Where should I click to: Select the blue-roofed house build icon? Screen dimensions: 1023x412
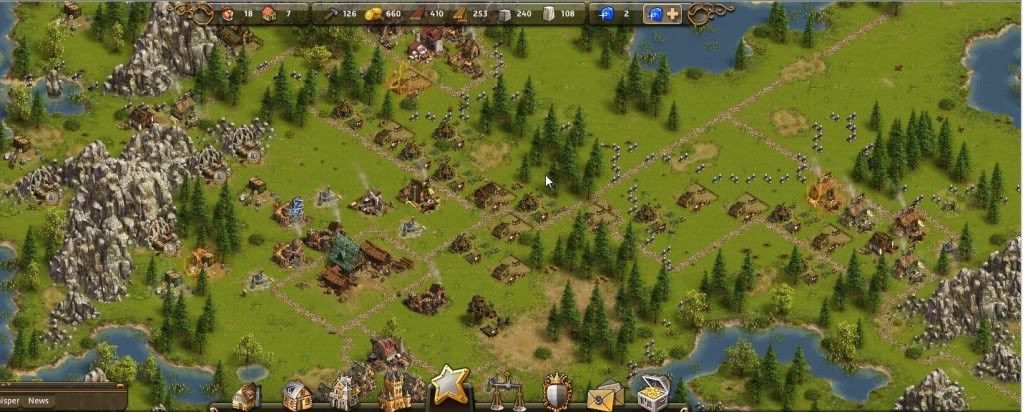coord(294,395)
